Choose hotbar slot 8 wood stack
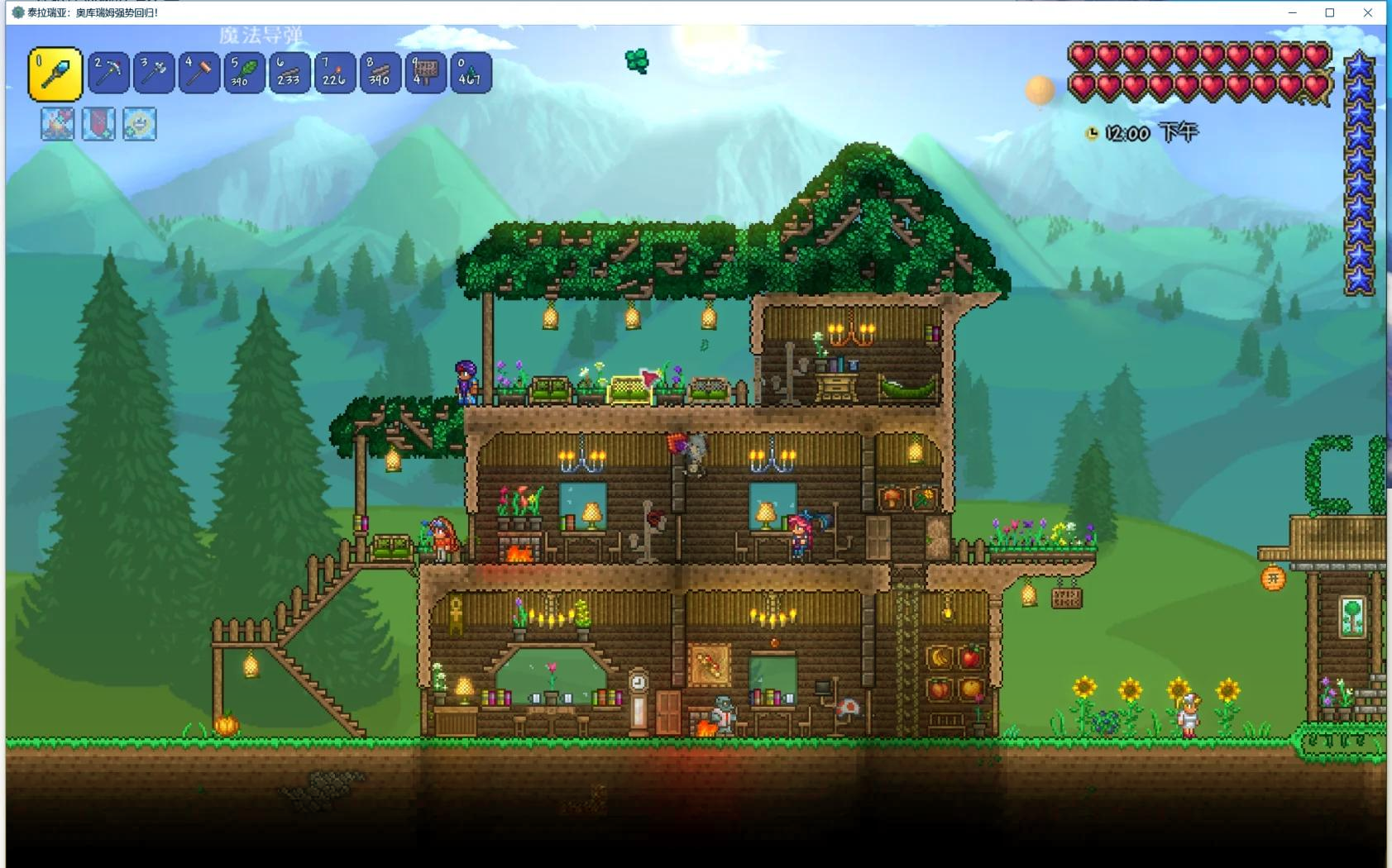Image resolution: width=1392 pixels, height=868 pixels. point(380,73)
